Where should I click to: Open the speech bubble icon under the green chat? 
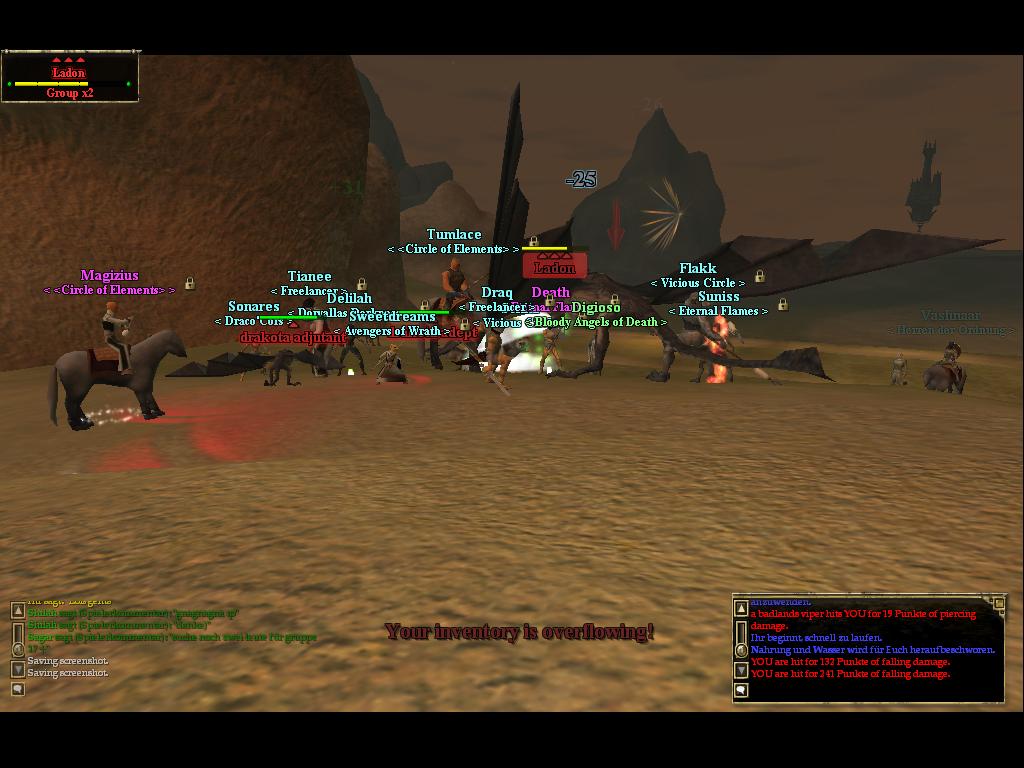[18, 688]
